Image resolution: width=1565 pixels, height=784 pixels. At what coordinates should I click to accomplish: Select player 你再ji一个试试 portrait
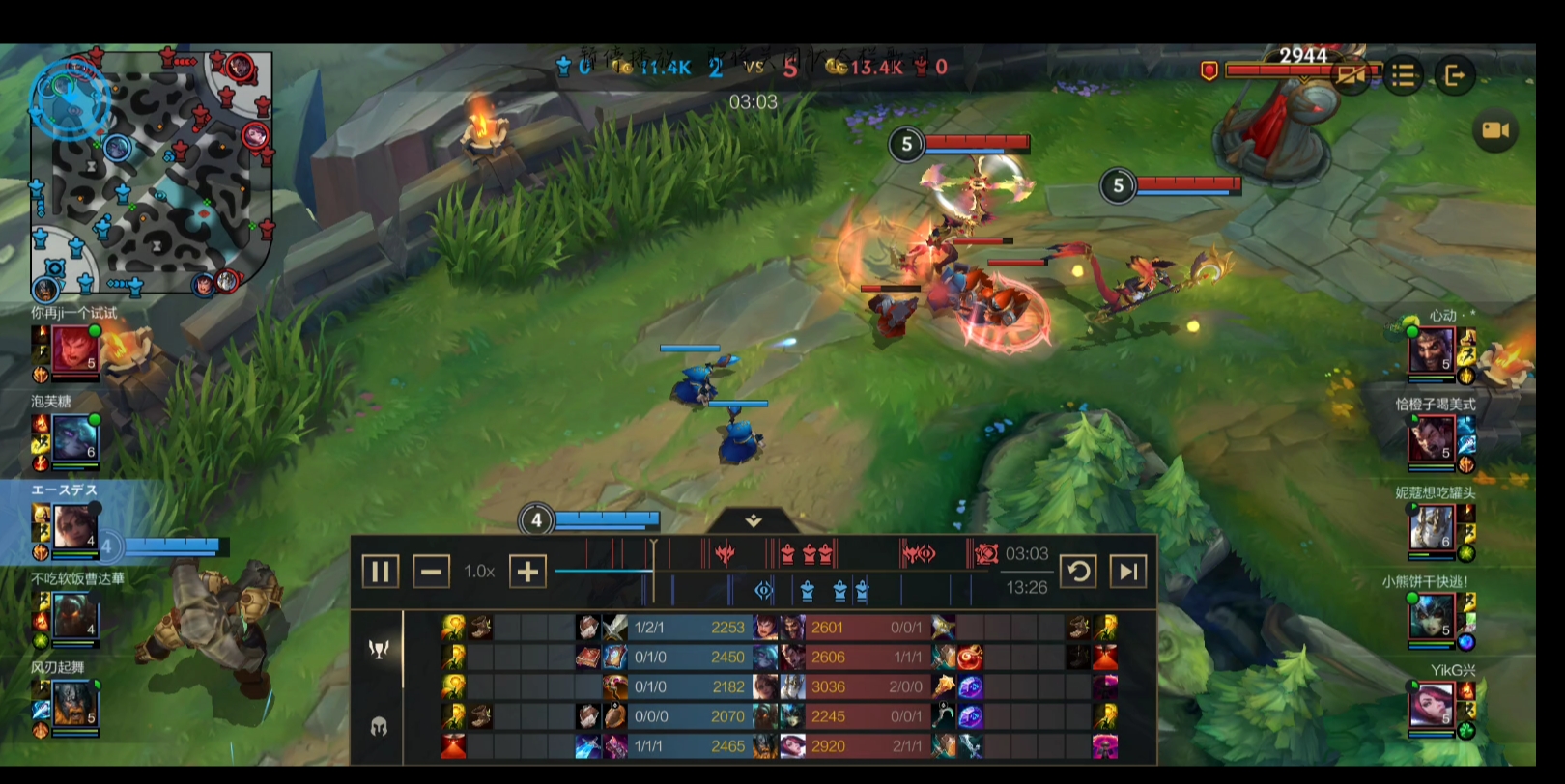coord(73,349)
